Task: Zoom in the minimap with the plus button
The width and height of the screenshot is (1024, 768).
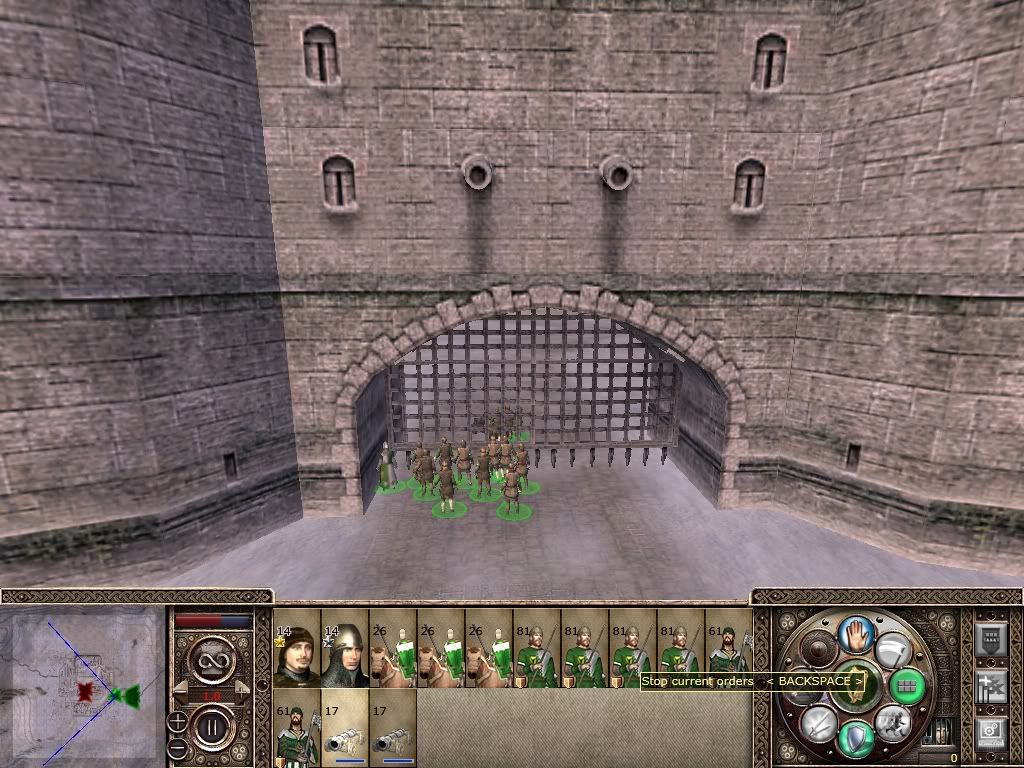Action: (x=177, y=720)
